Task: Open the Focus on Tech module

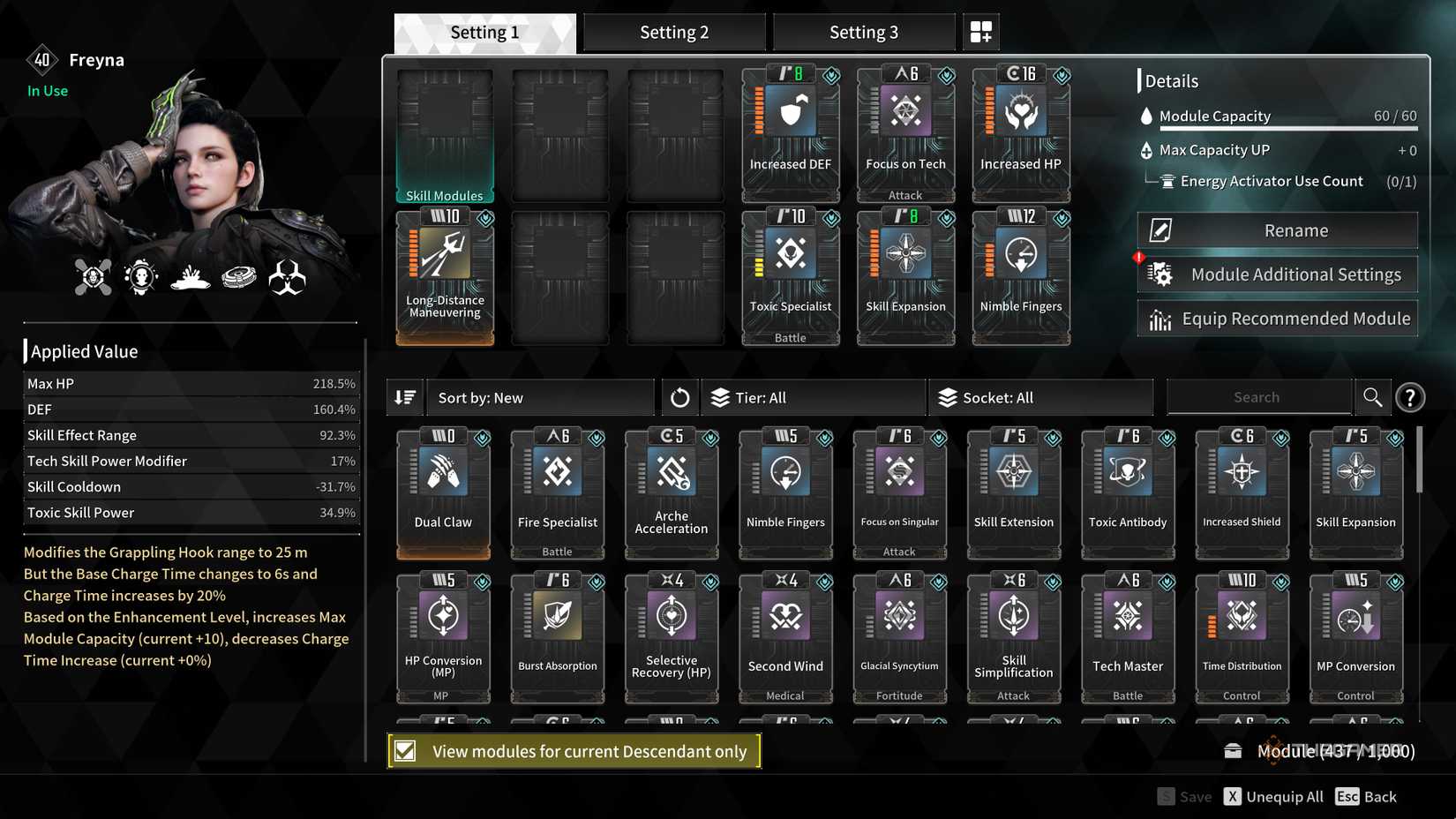Action: [x=904, y=128]
